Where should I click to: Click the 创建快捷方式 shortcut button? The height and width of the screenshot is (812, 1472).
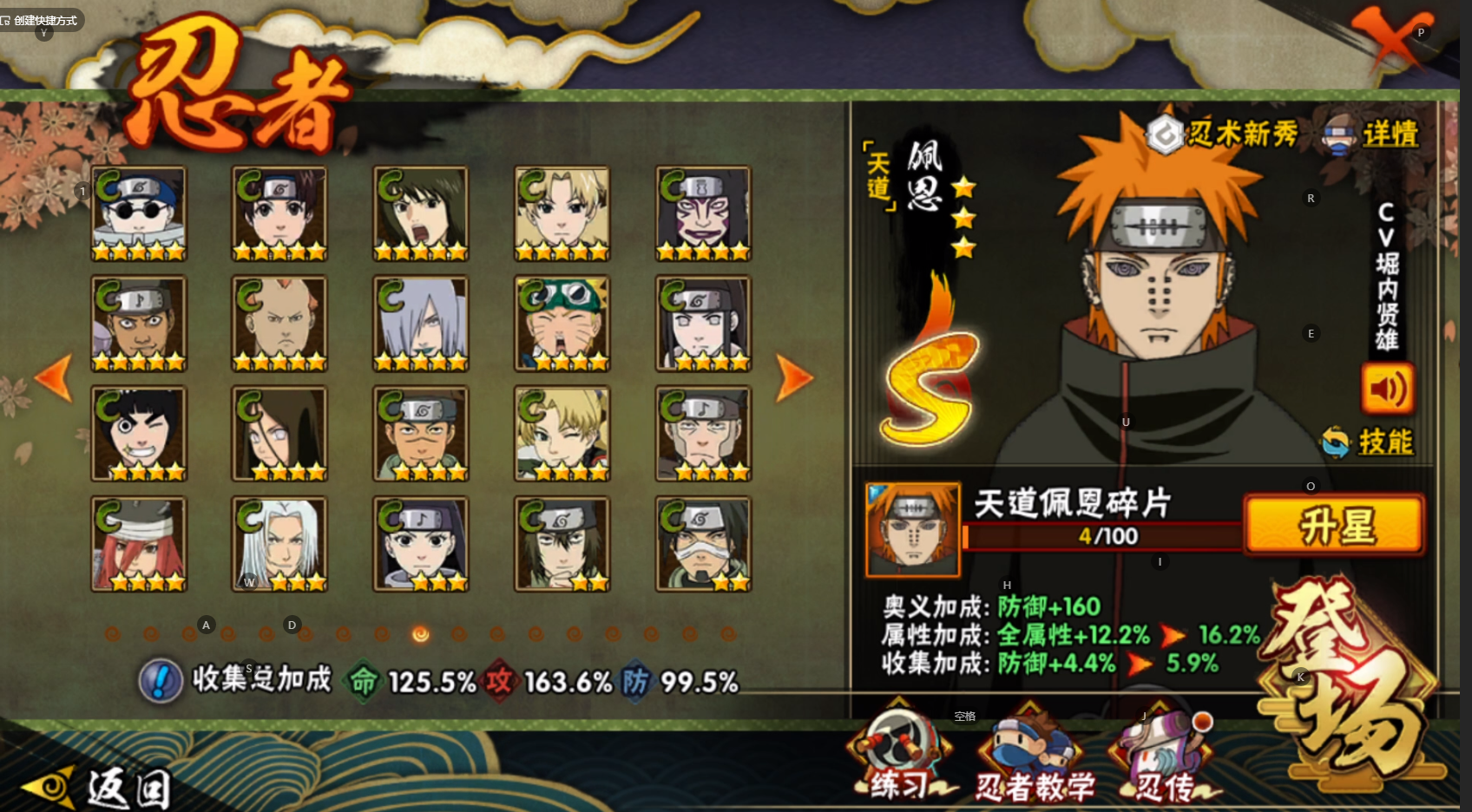point(40,20)
